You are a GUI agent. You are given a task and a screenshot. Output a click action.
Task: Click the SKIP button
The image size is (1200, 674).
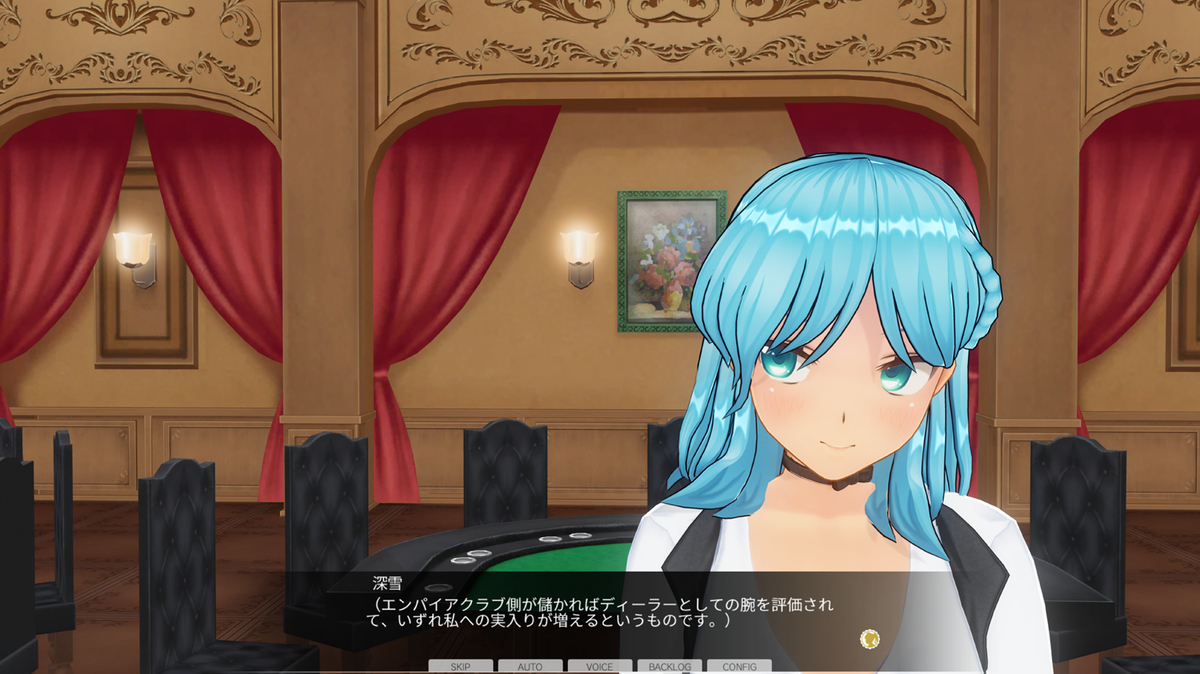460,666
